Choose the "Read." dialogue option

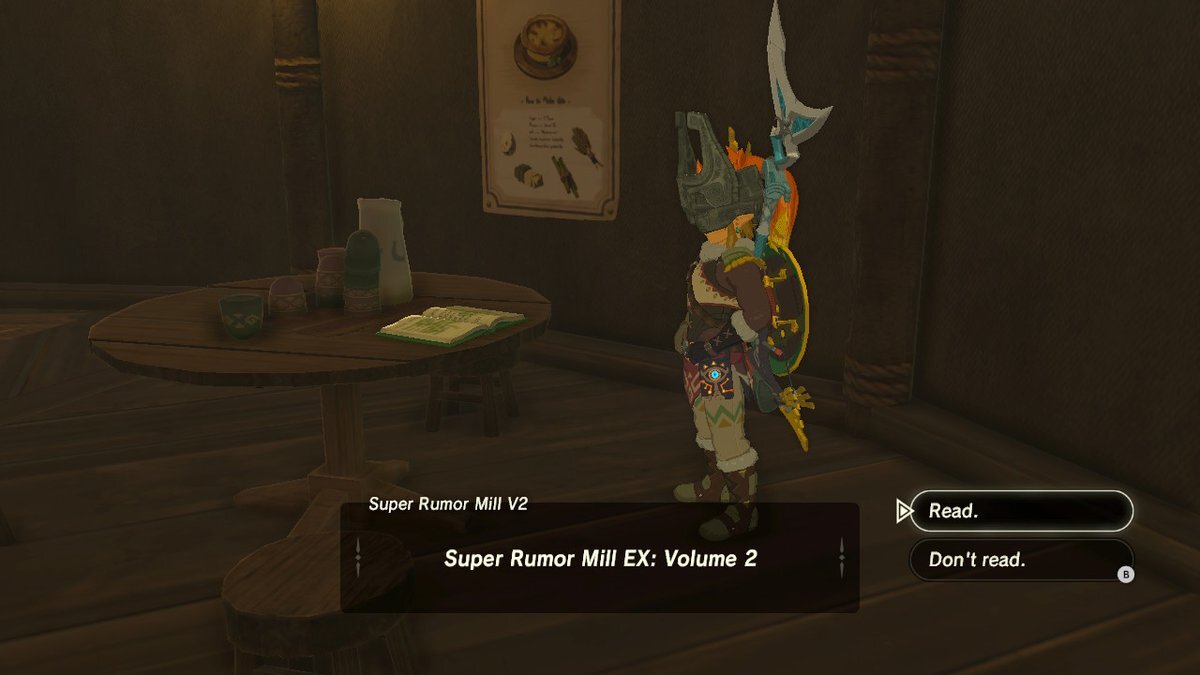point(1021,511)
